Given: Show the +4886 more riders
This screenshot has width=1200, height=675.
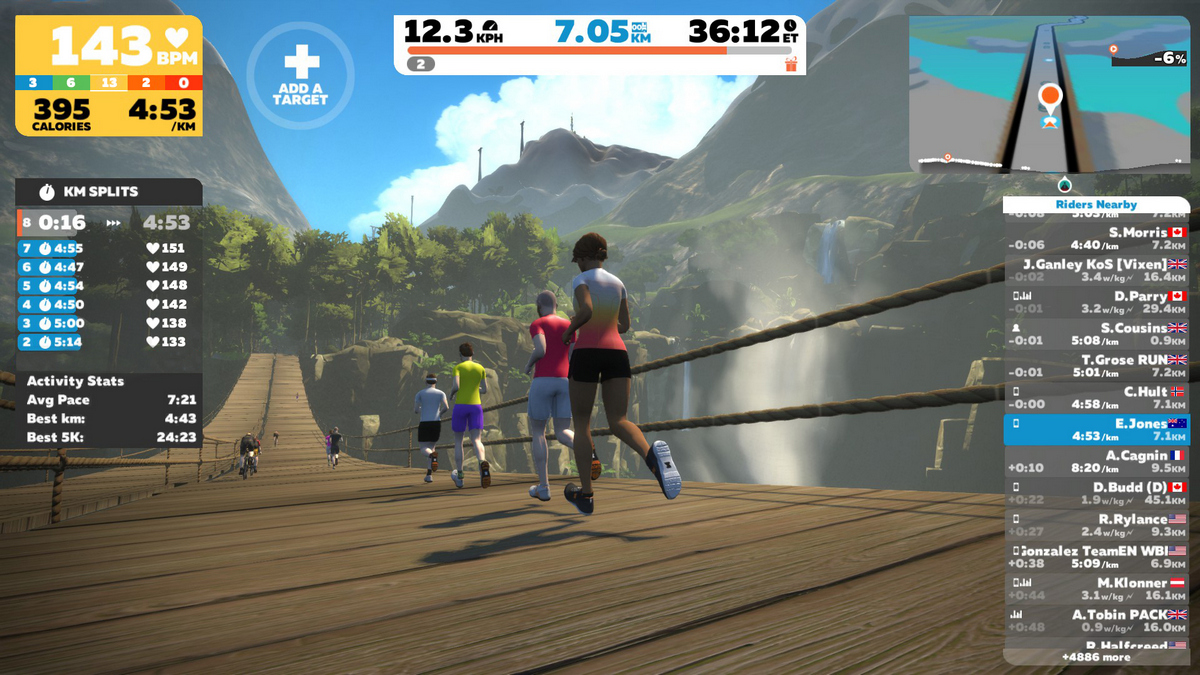Looking at the screenshot, I should pyautogui.click(x=1096, y=657).
